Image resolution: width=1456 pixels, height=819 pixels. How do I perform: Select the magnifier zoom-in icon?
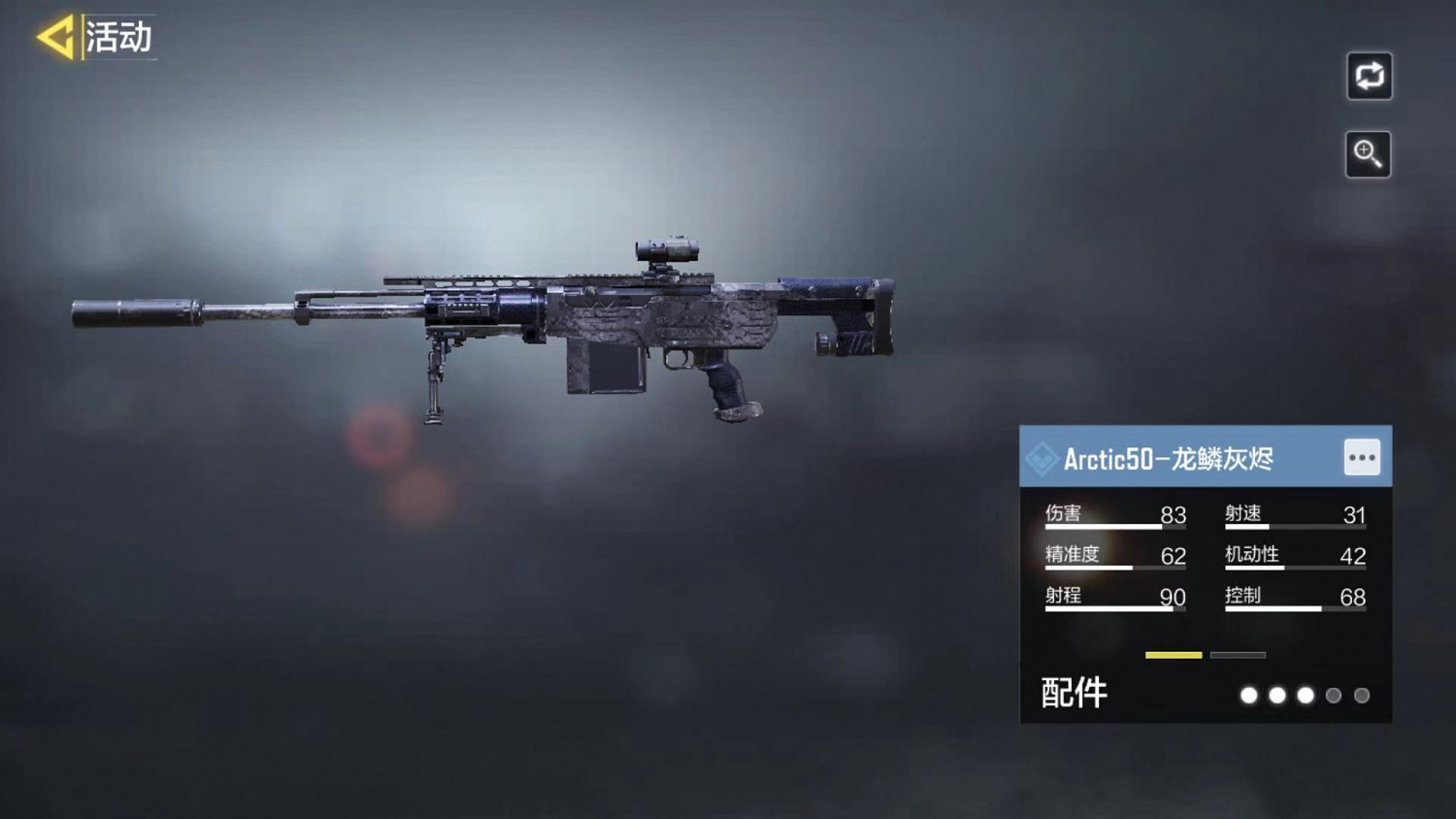(1369, 154)
